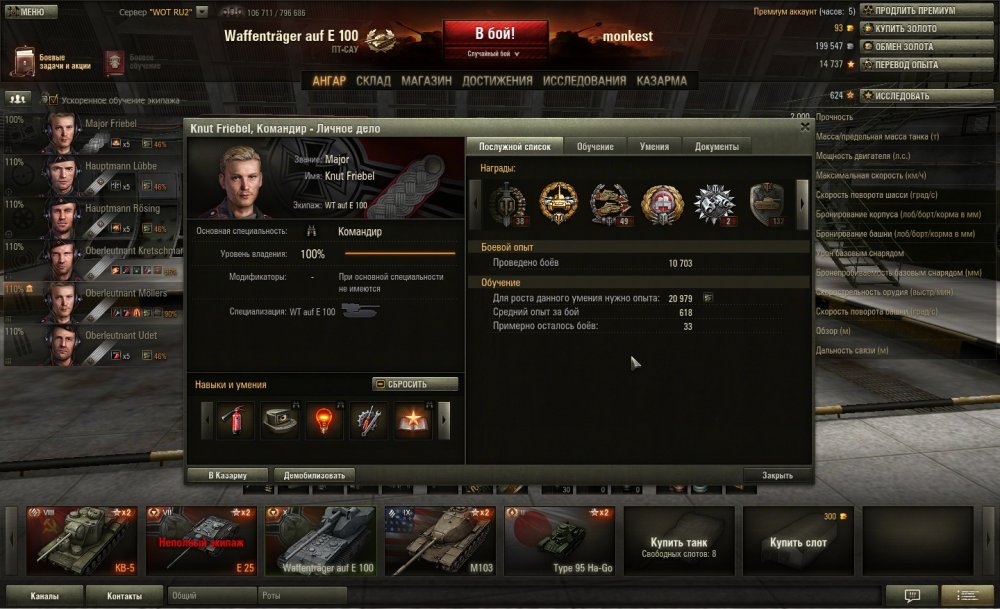Switch to the Обучение tab
Image resolution: width=1000 pixels, height=609 pixels.
pos(595,147)
